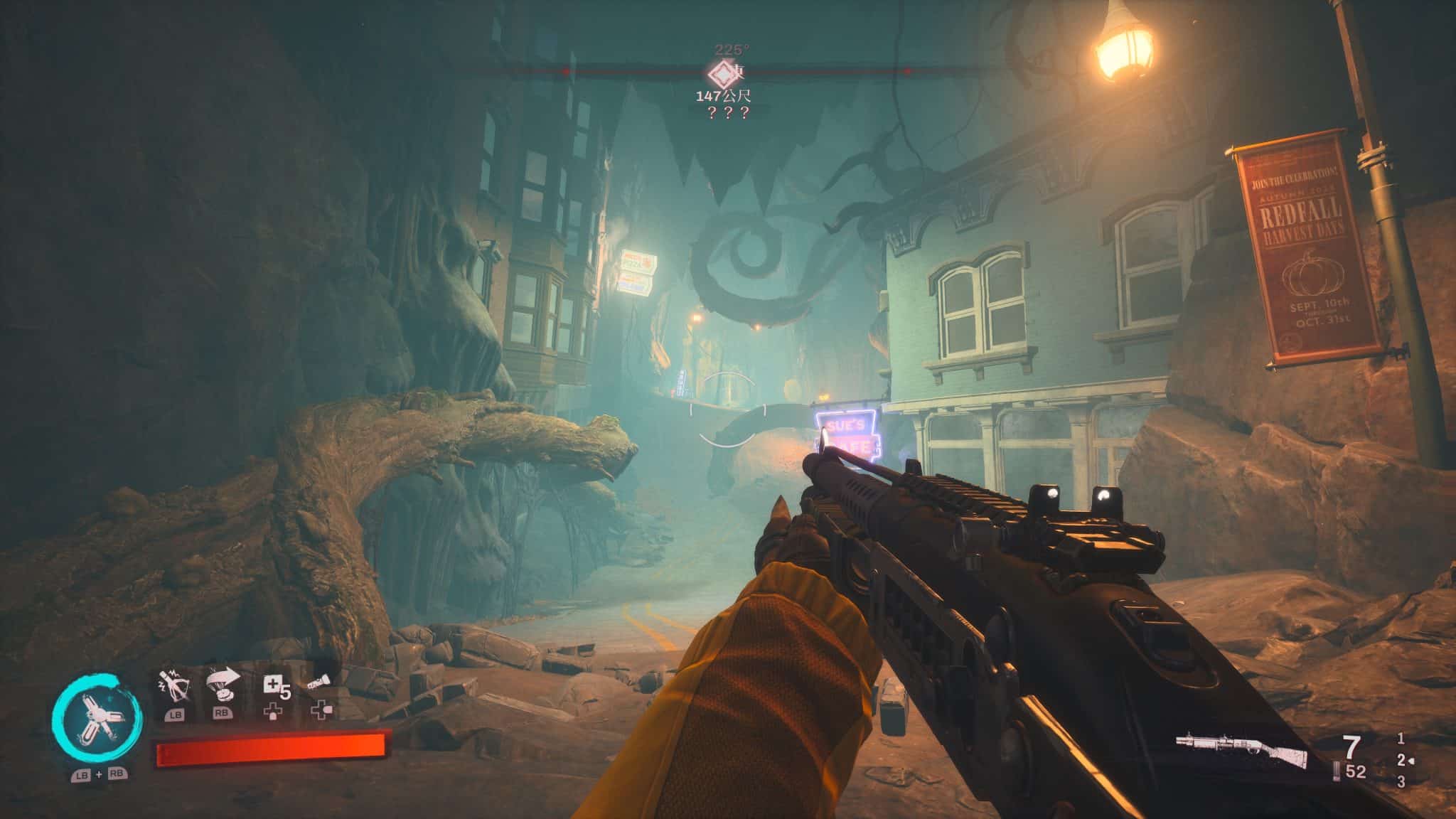This screenshot has width=1456, height=819.
Task: Switch to weapon slot 1
Action: coord(1401,739)
